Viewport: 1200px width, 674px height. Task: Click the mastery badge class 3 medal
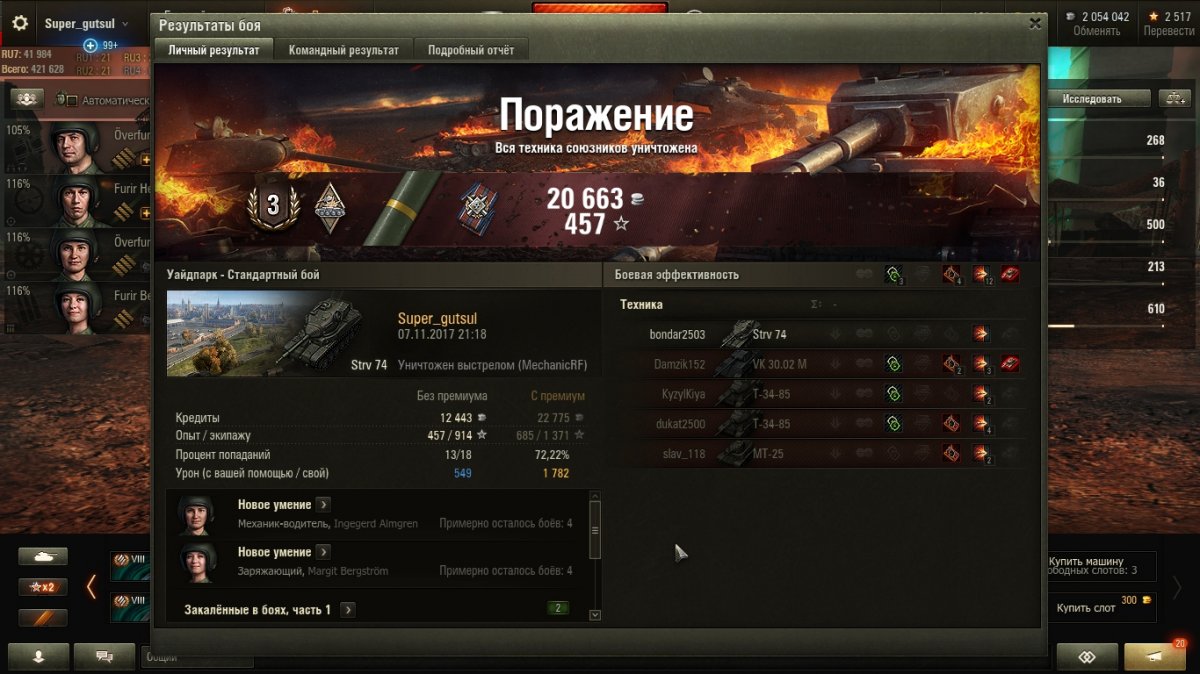272,207
